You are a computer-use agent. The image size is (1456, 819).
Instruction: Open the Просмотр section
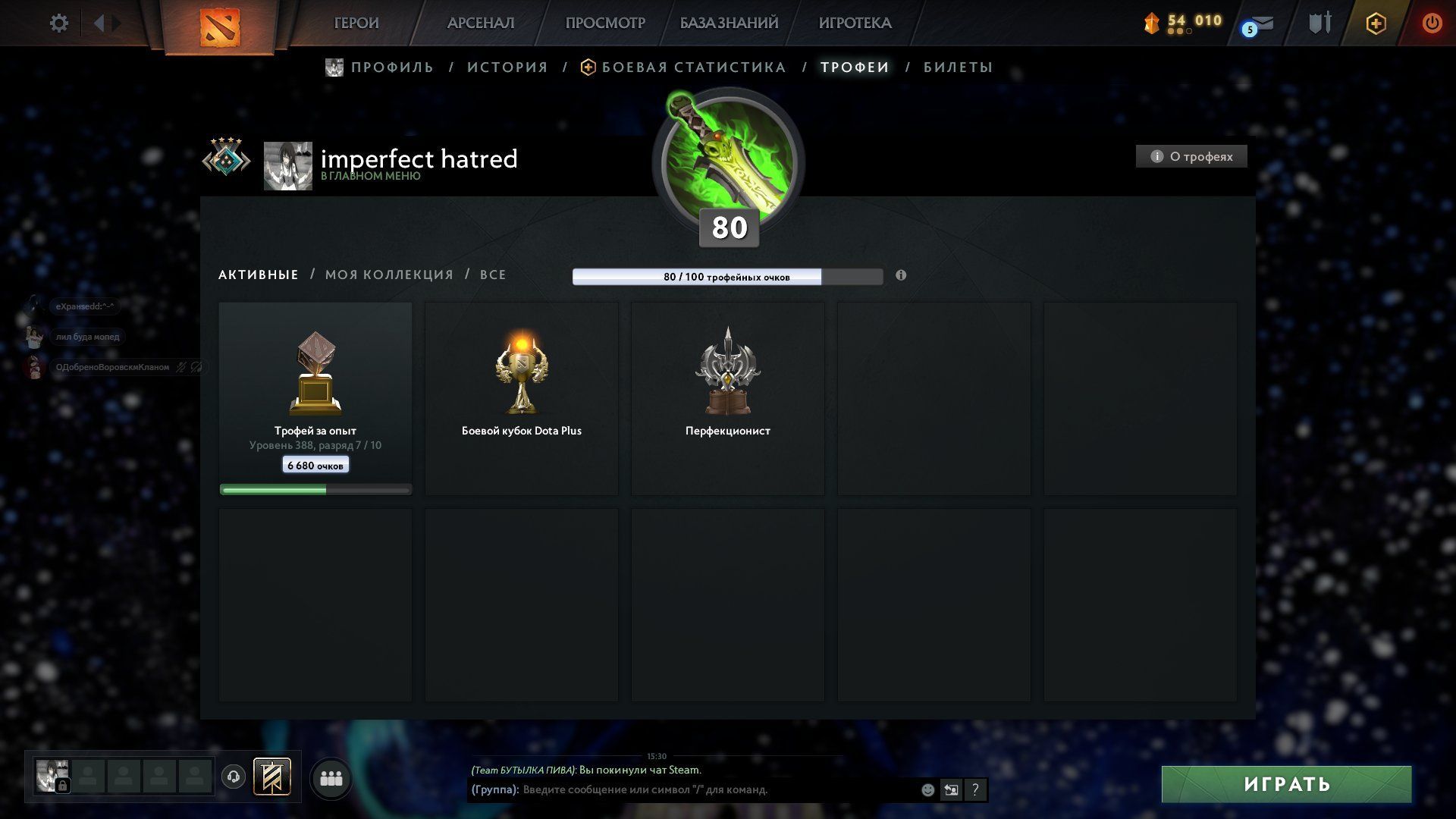(x=604, y=24)
